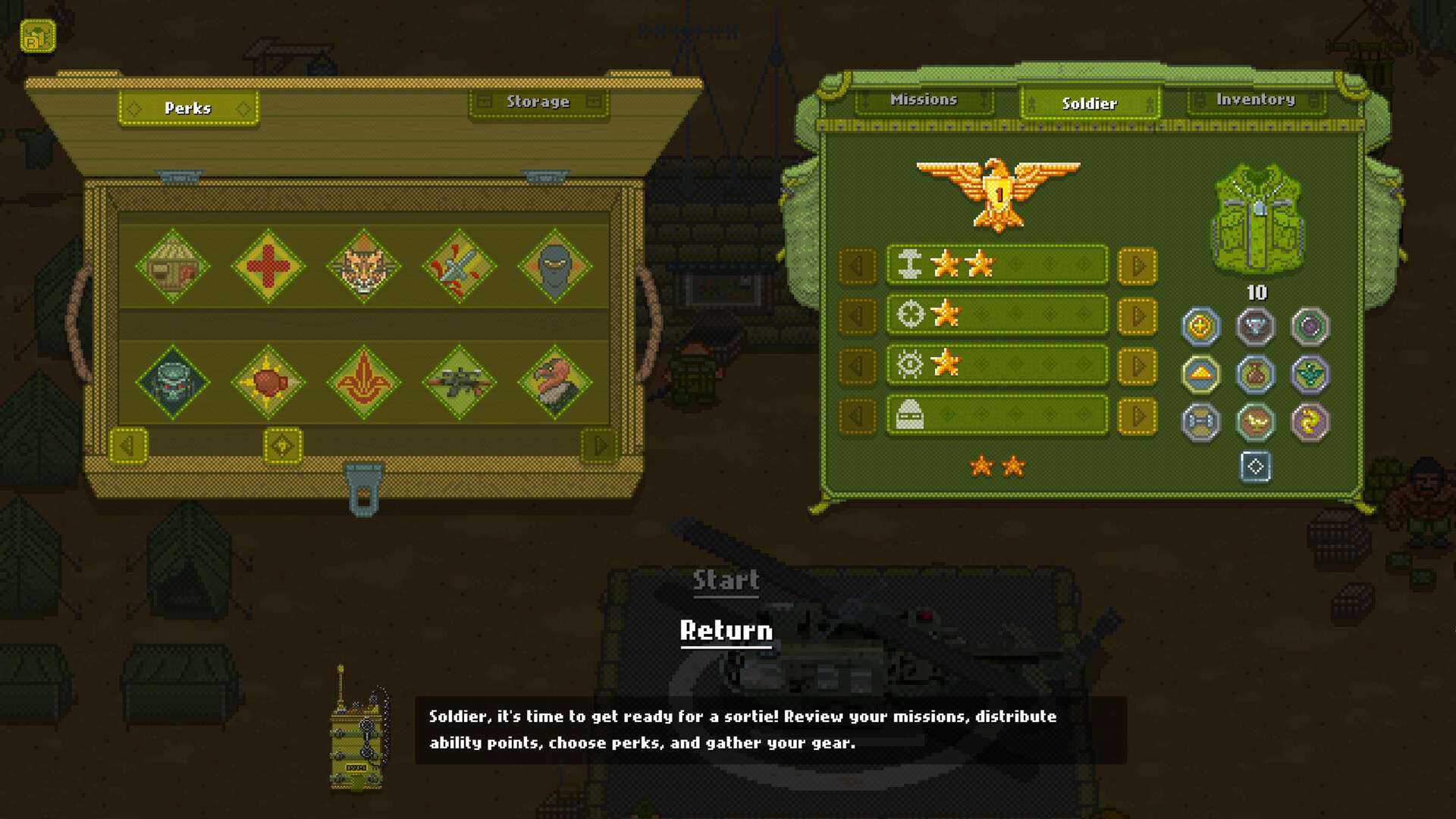The width and height of the screenshot is (1456, 819).
Task: Choose the tiger face perk
Action: tap(364, 267)
